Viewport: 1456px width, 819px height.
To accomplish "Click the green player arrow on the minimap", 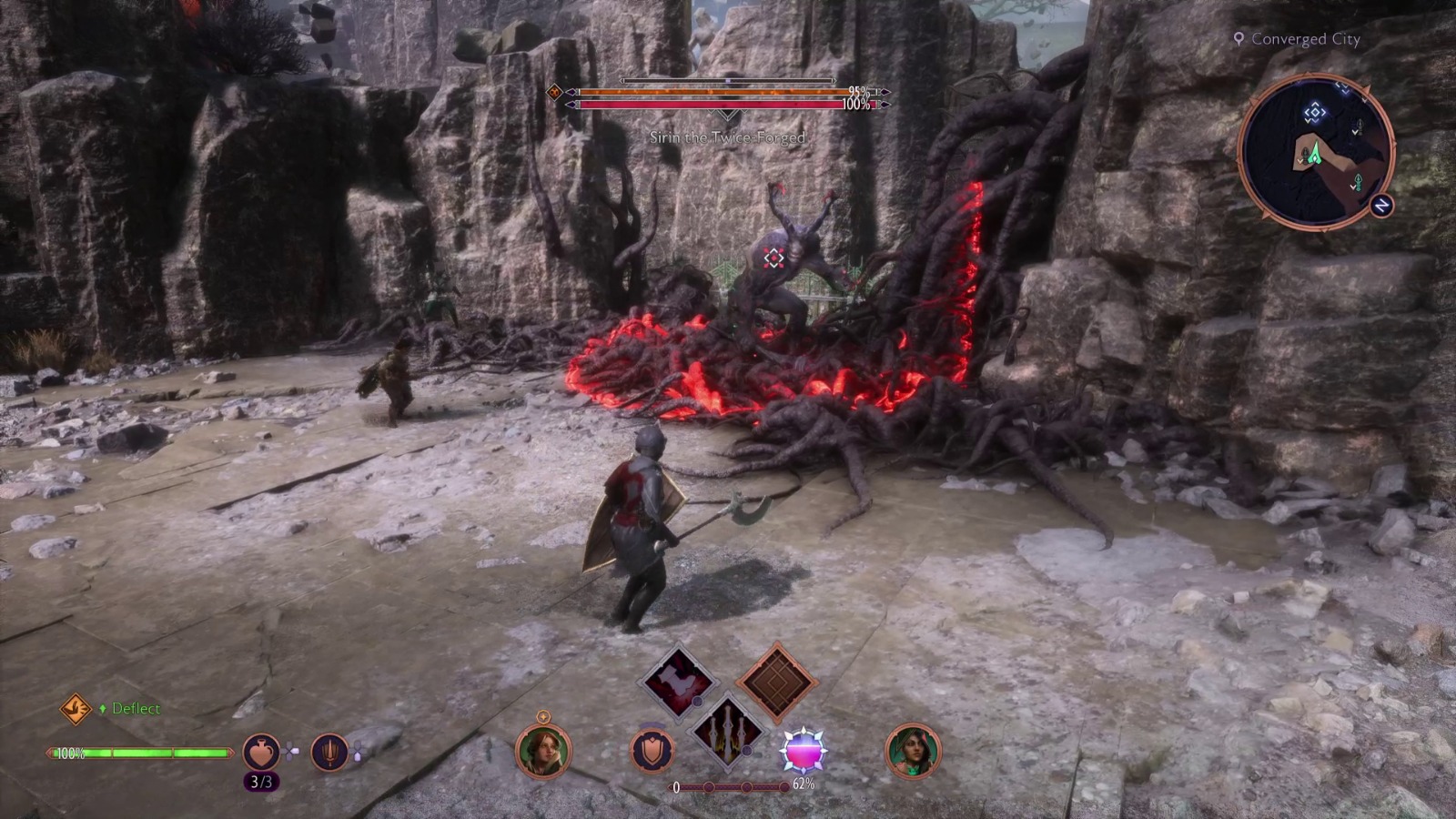I will point(1315,154).
